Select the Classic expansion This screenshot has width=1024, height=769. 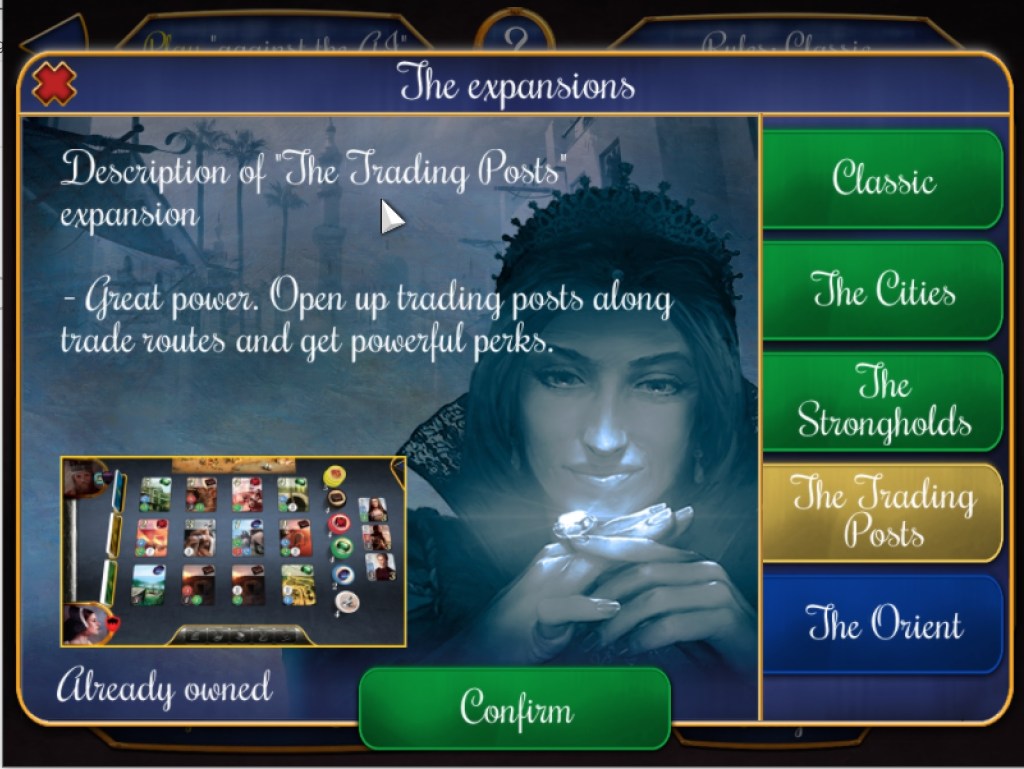click(883, 180)
